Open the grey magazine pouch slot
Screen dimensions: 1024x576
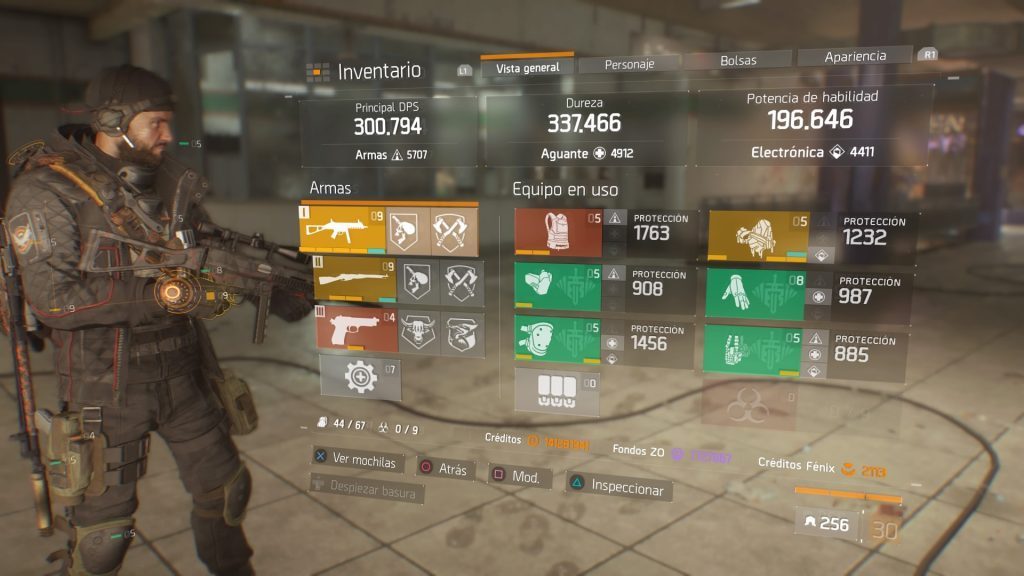(557, 391)
